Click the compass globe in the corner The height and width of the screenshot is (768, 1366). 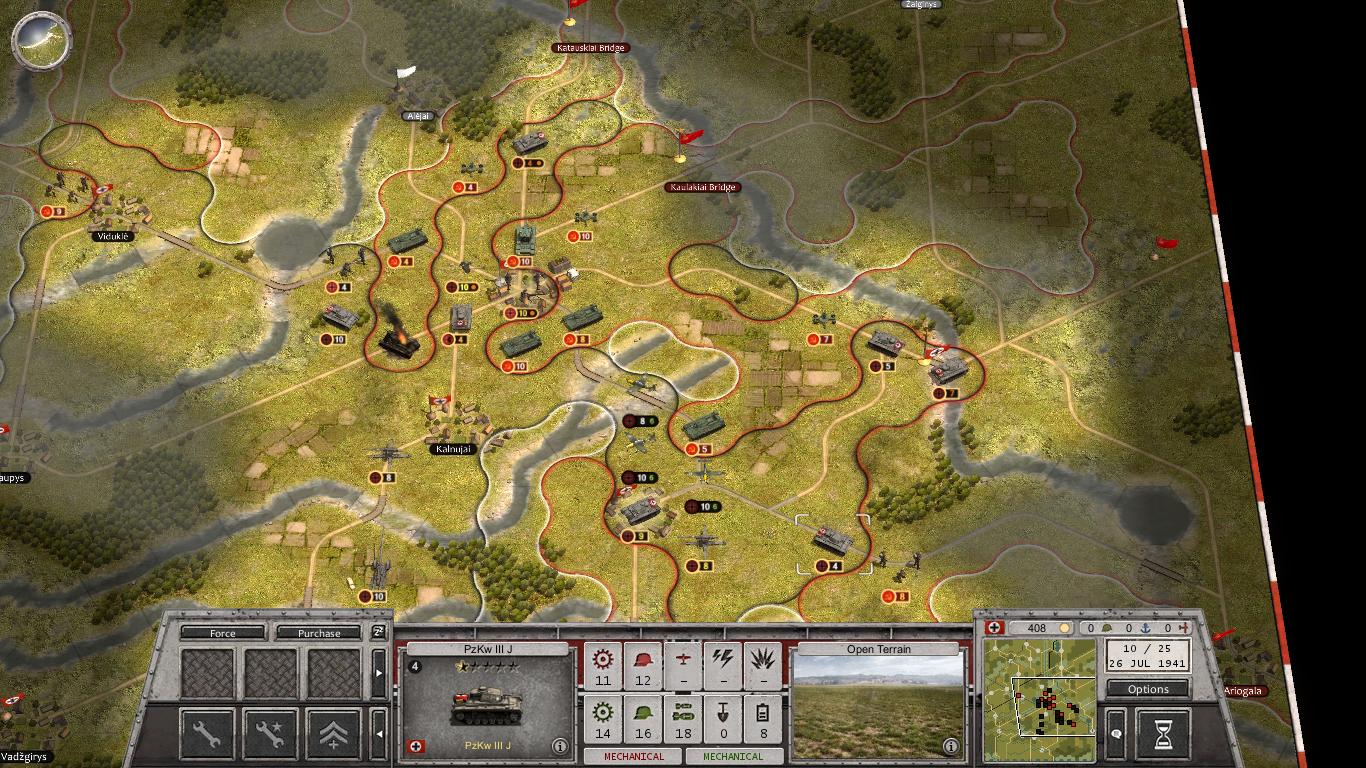pyautogui.click(x=41, y=38)
